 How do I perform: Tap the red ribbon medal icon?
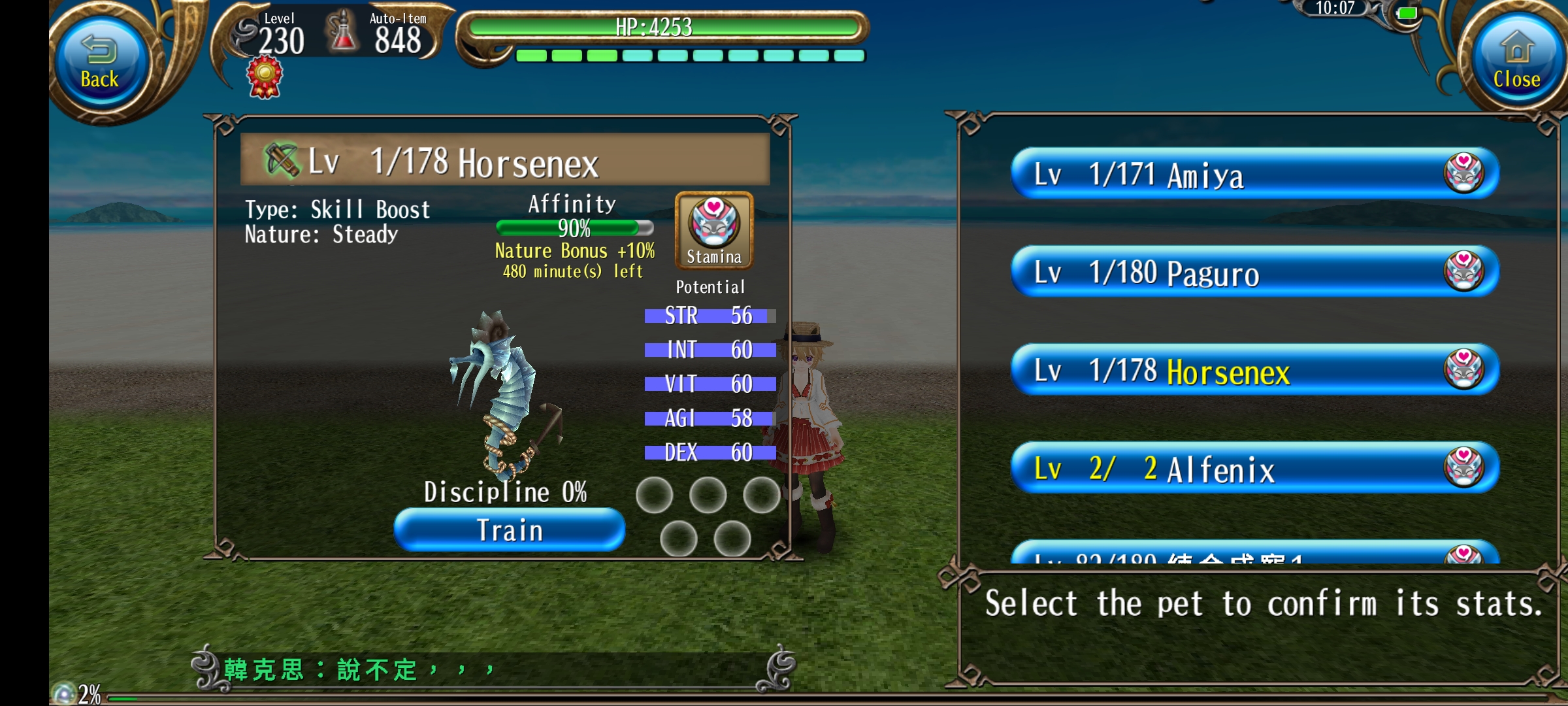265,77
